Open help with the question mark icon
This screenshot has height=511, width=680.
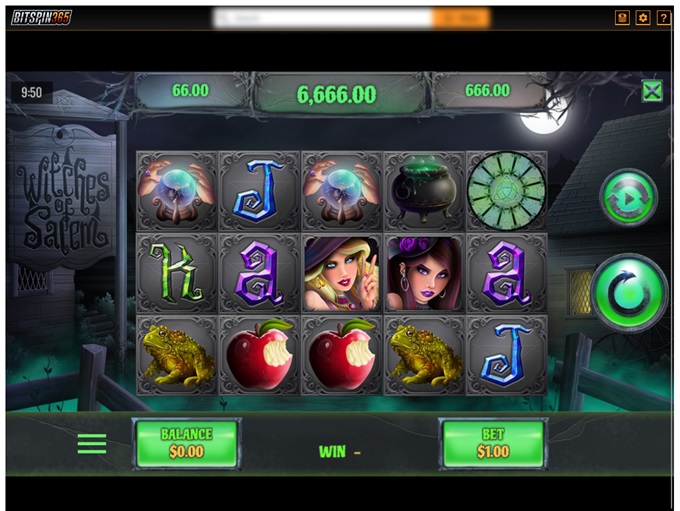[663, 18]
